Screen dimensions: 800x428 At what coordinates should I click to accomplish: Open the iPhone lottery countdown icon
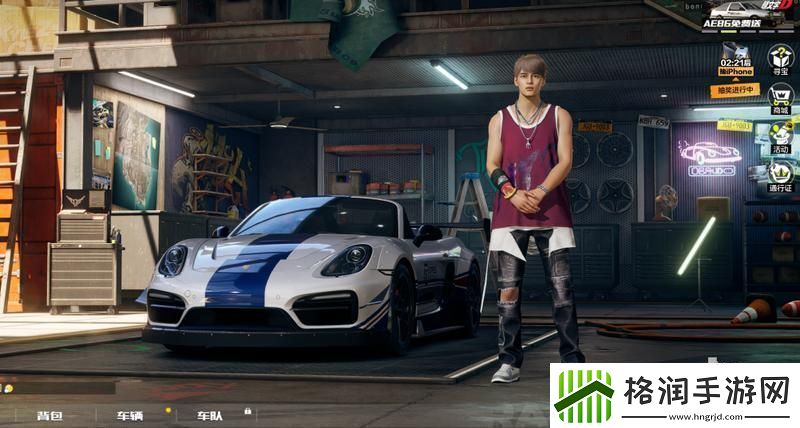tap(734, 61)
